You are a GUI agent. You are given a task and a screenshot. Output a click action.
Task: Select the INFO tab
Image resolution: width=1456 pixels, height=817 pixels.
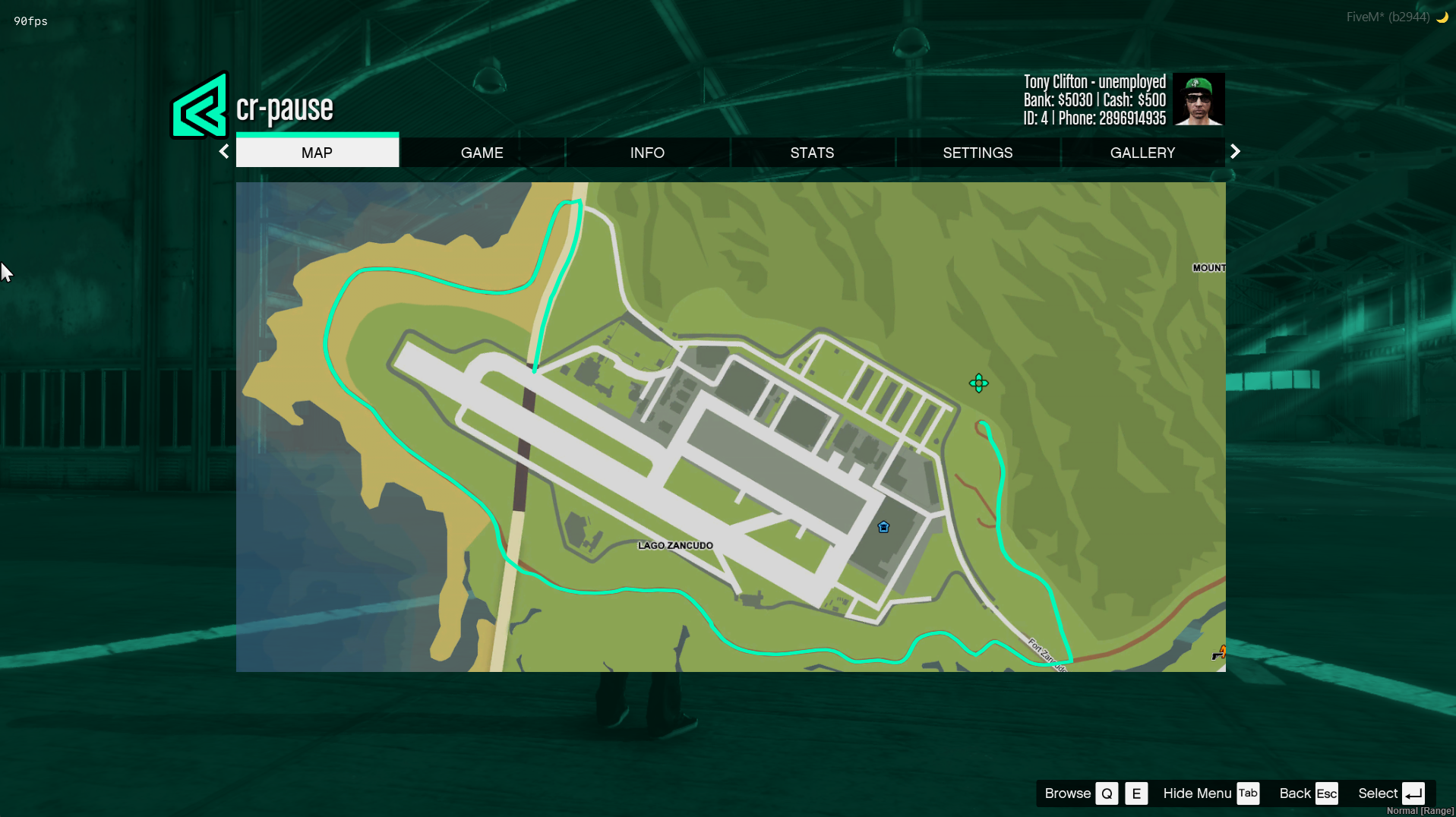point(647,153)
